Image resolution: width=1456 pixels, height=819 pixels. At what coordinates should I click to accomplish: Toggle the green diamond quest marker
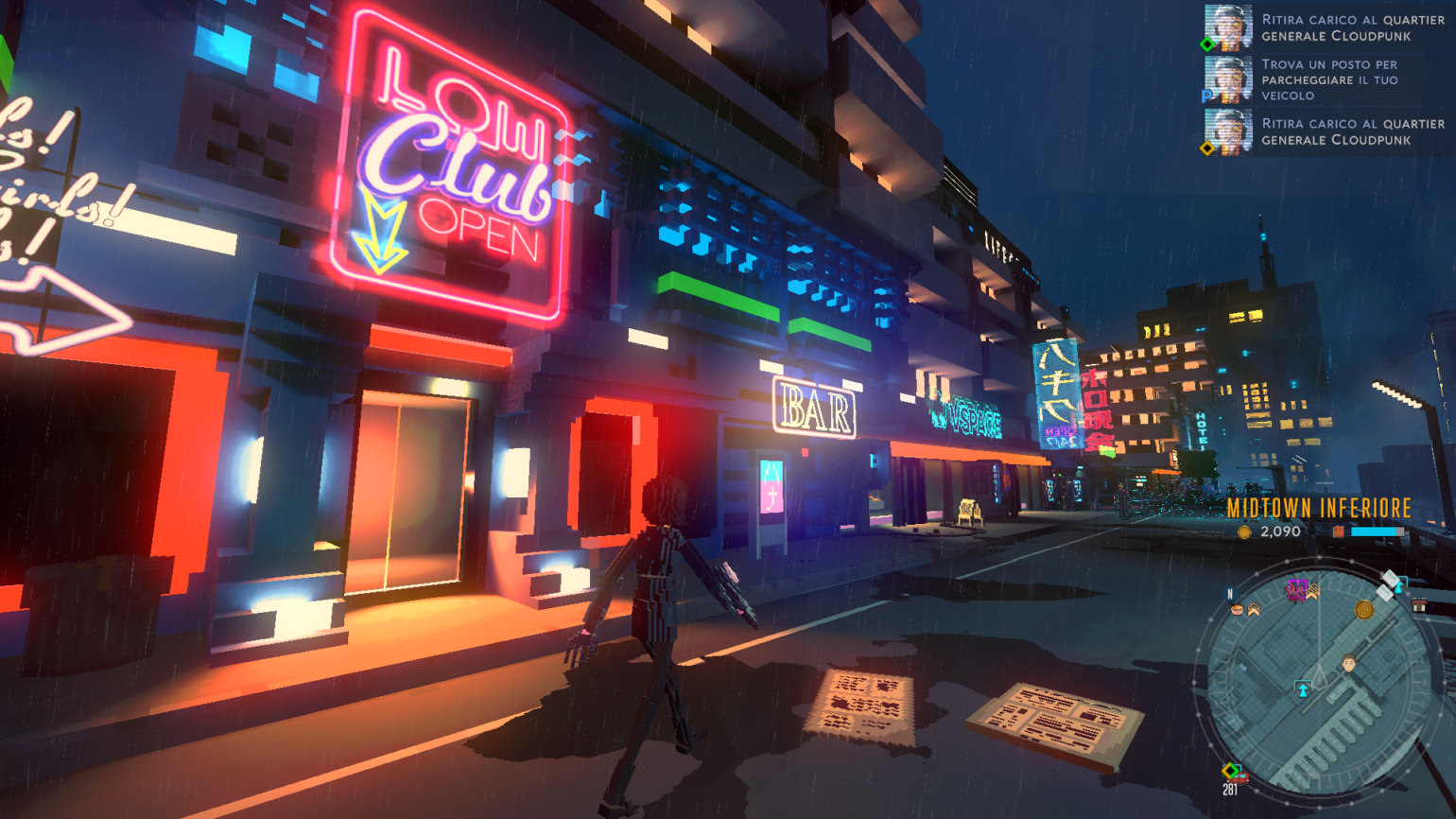[1207, 43]
